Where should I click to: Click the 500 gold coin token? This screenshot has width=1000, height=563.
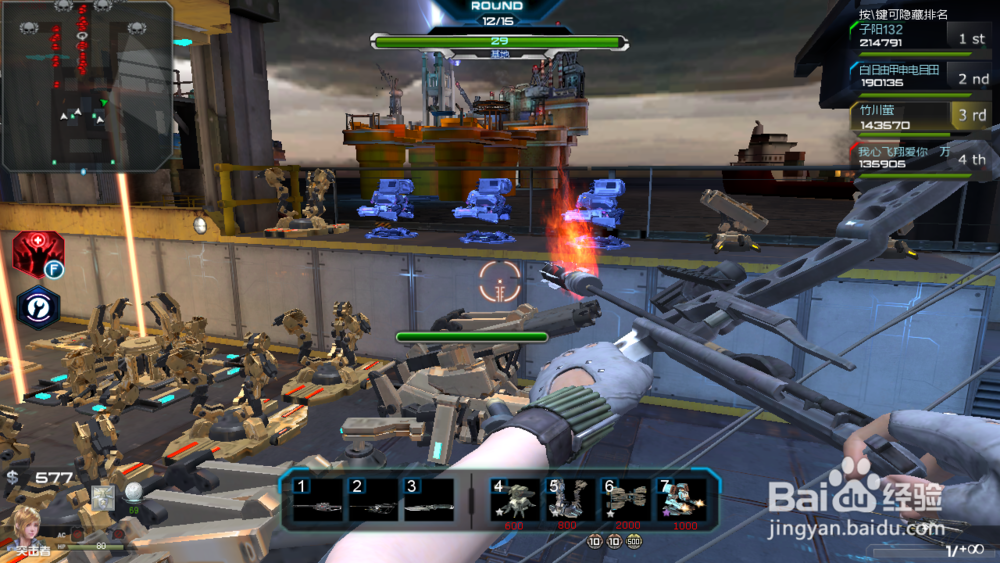click(x=633, y=541)
